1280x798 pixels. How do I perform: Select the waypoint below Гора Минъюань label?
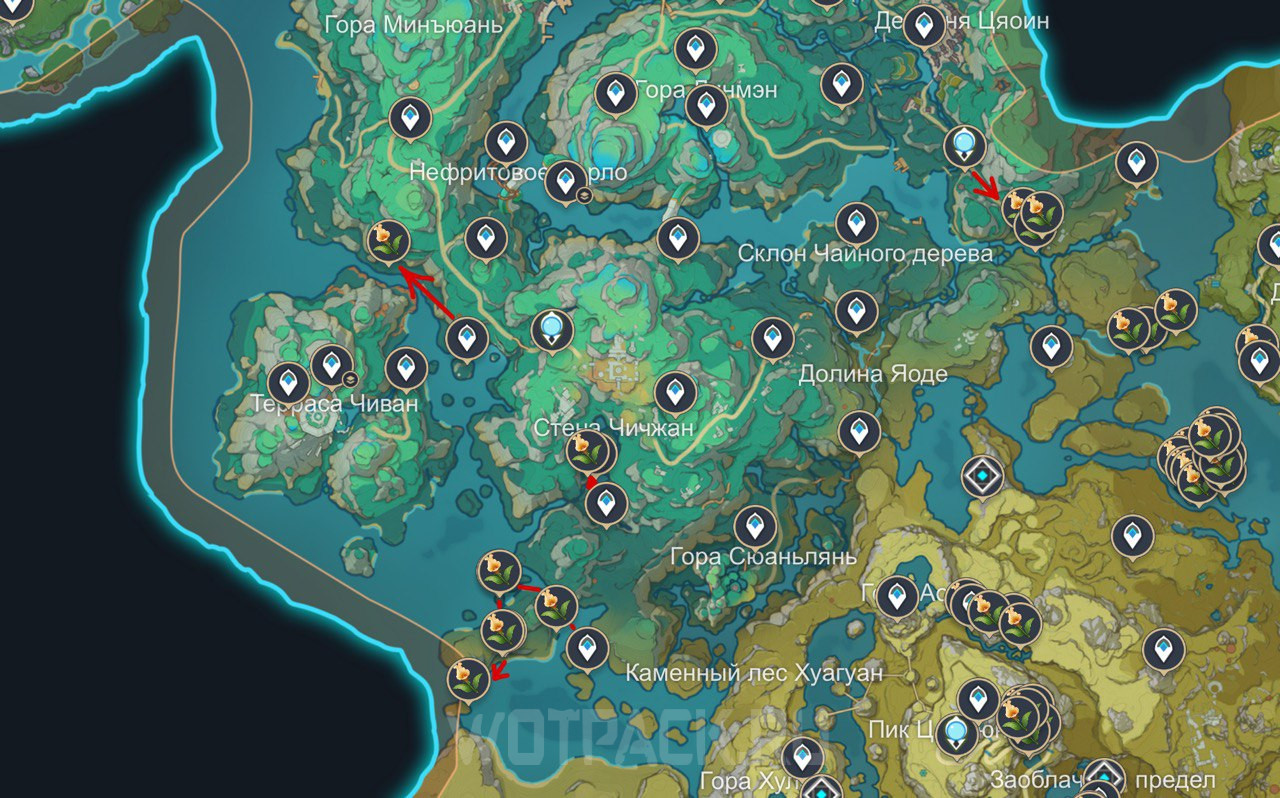point(410,118)
